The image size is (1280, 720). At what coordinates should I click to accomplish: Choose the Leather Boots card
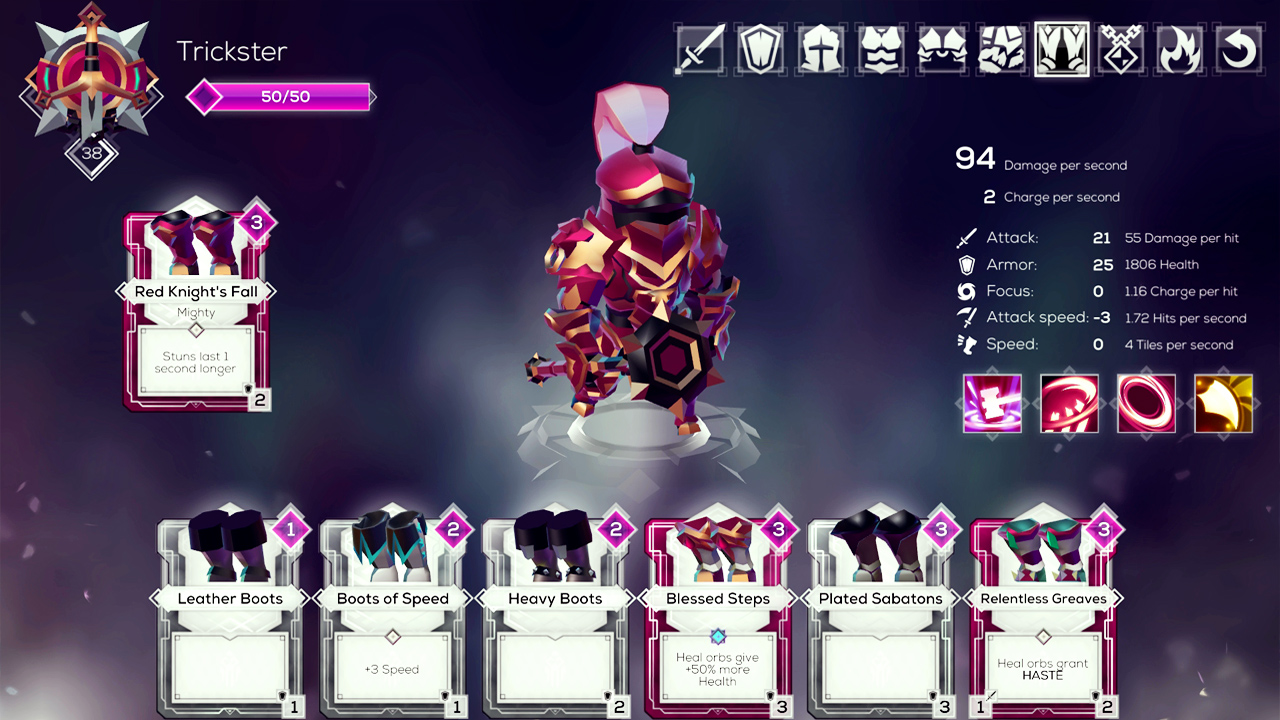tap(230, 620)
